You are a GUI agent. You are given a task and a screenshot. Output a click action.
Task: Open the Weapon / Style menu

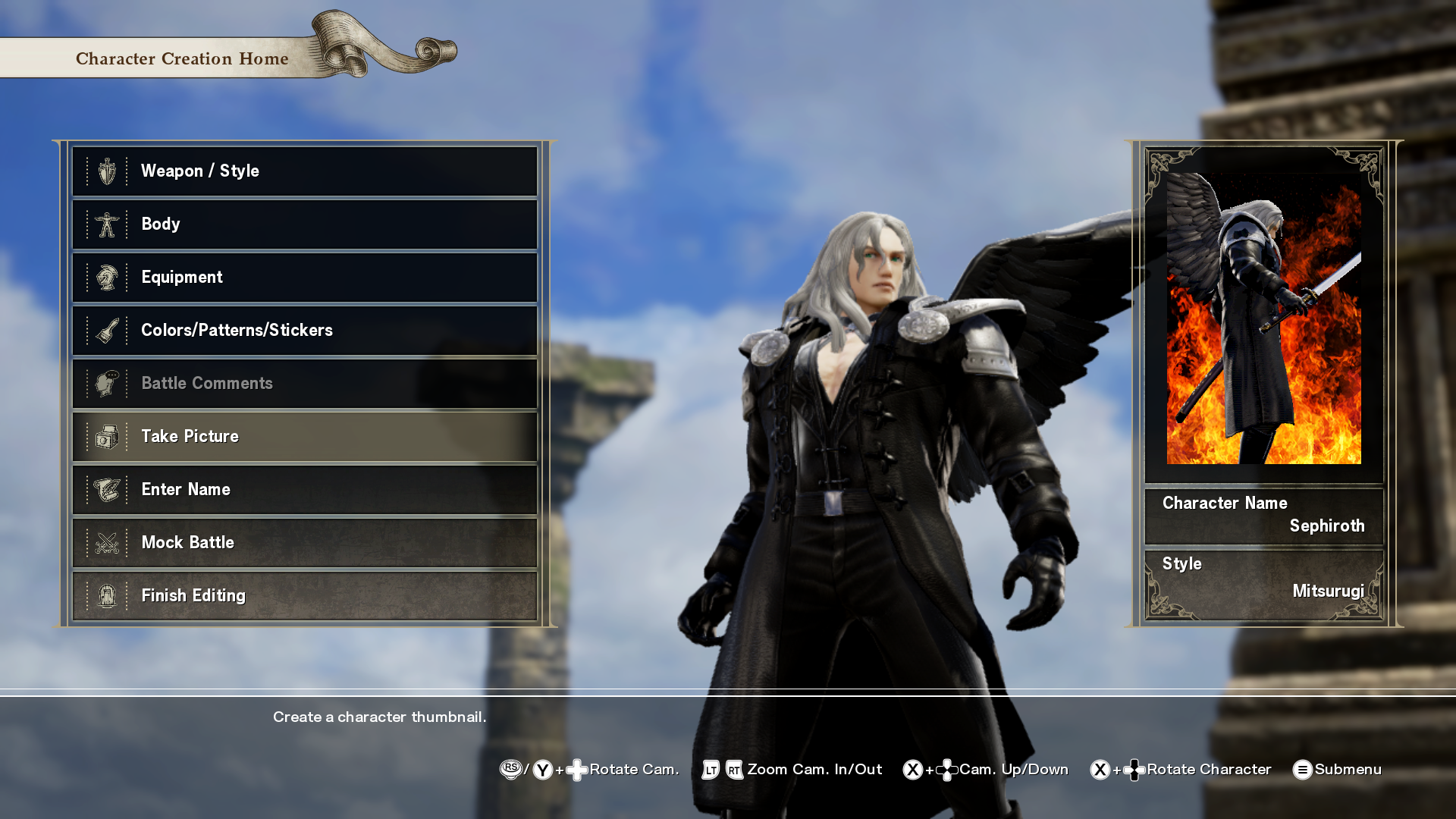[304, 171]
